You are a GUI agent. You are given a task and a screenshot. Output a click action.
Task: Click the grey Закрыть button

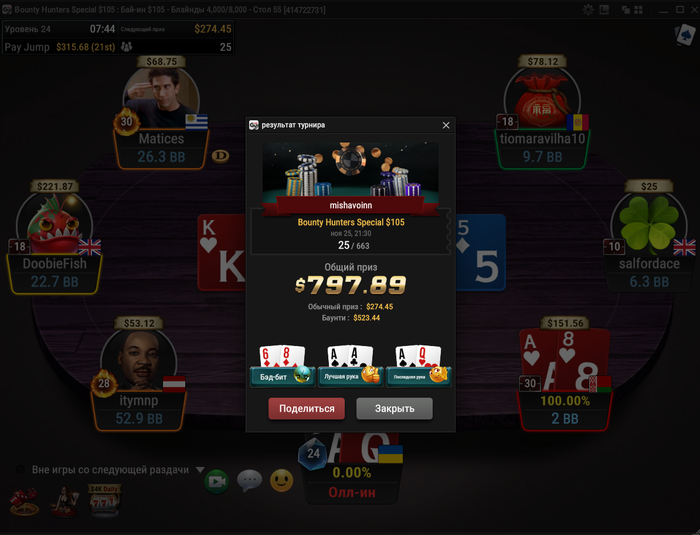click(x=394, y=408)
